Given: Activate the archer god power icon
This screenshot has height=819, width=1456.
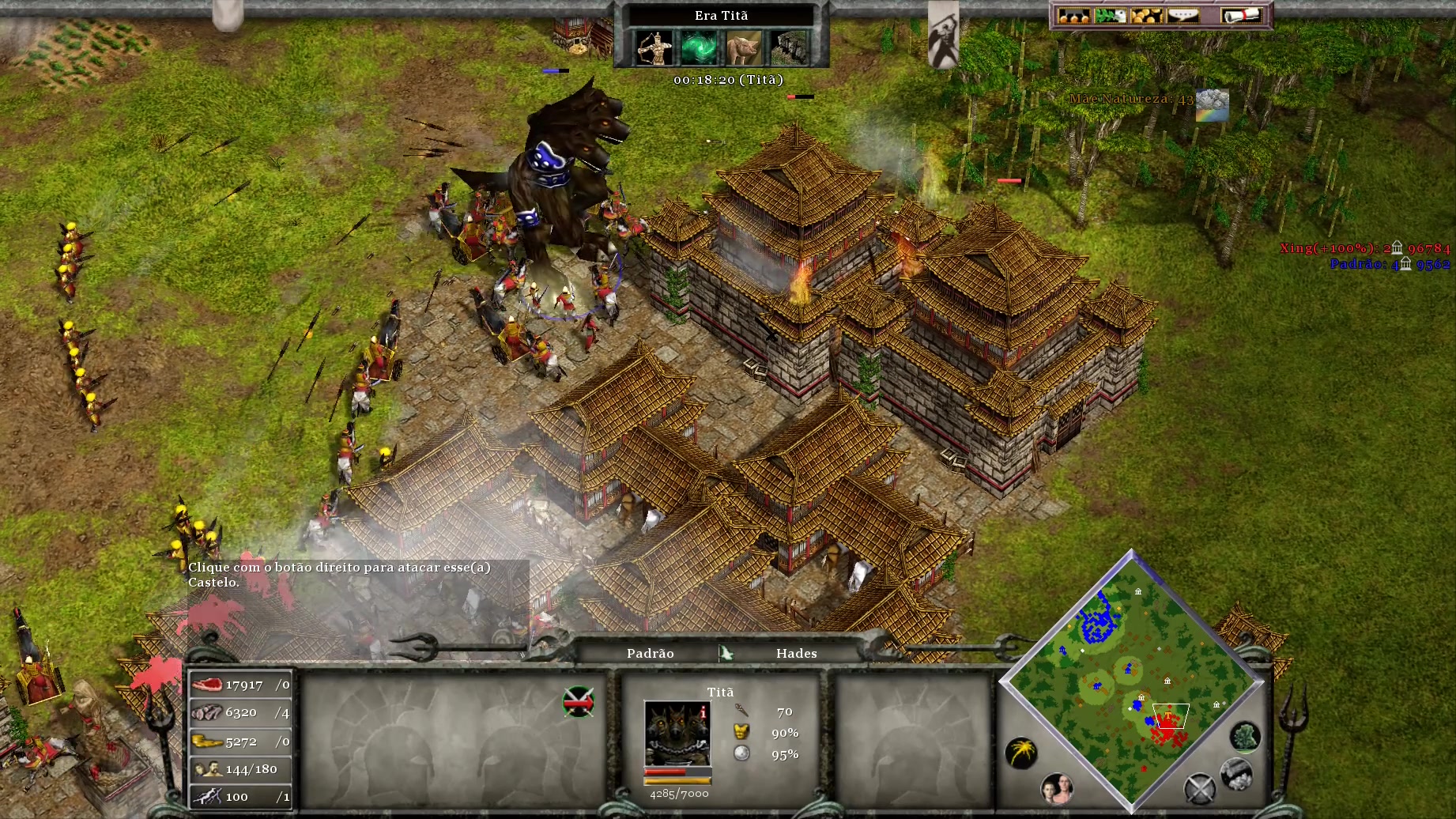Looking at the screenshot, I should [x=654, y=47].
